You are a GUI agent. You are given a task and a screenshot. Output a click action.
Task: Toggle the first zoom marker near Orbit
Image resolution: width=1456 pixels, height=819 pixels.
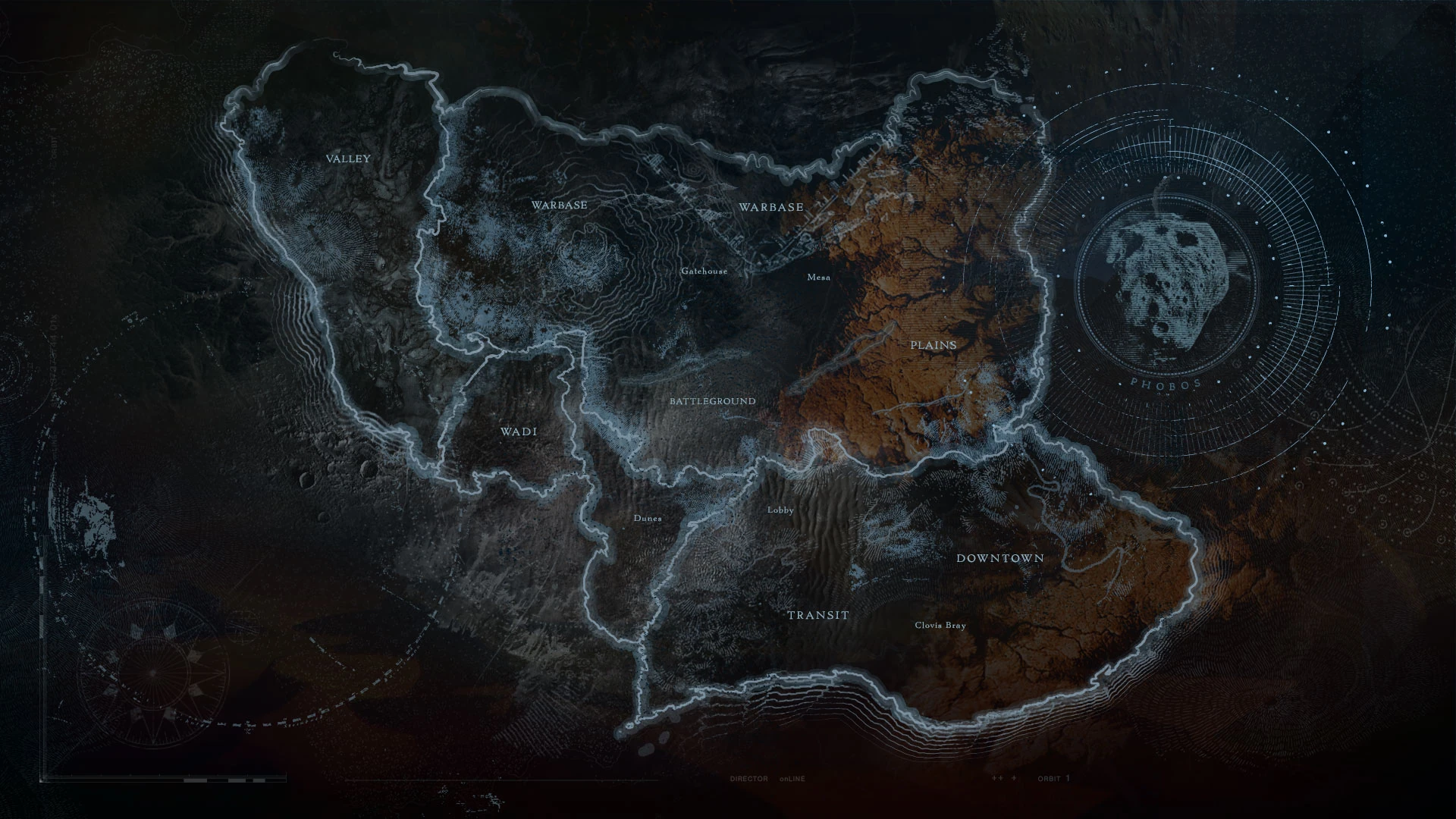coord(996,778)
